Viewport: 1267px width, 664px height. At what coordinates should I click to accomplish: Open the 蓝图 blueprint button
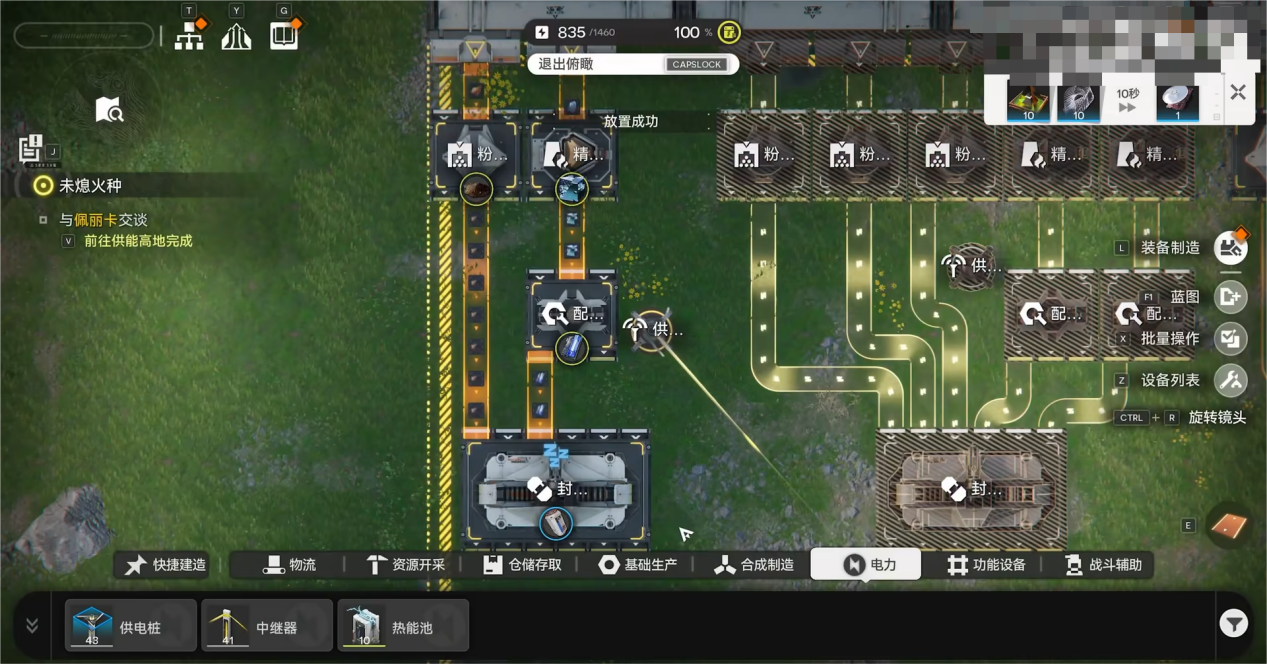point(1231,296)
